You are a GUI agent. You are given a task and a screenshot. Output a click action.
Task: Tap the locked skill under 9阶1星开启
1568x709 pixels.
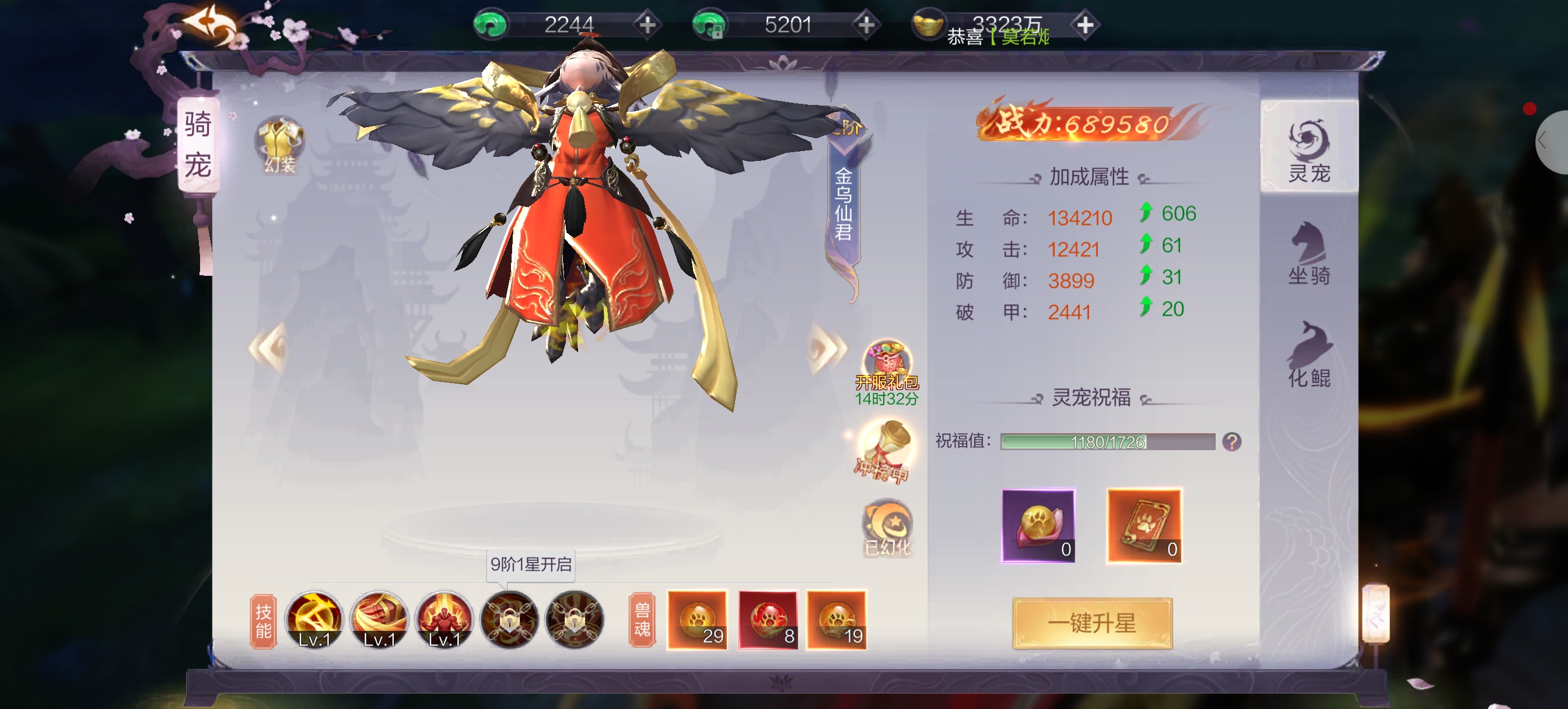coord(509,620)
